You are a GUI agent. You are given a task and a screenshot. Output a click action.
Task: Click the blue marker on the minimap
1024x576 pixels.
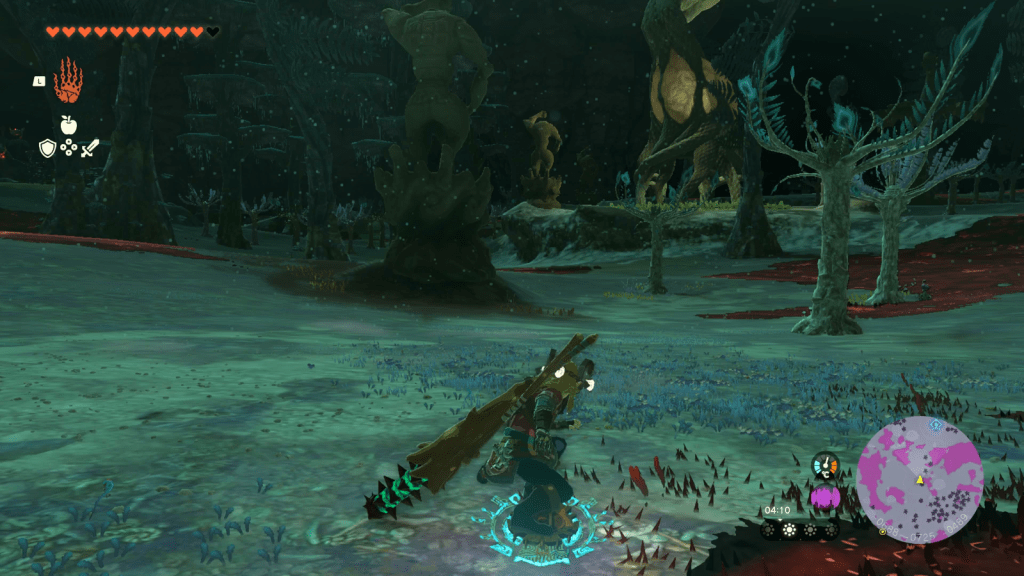(936, 424)
